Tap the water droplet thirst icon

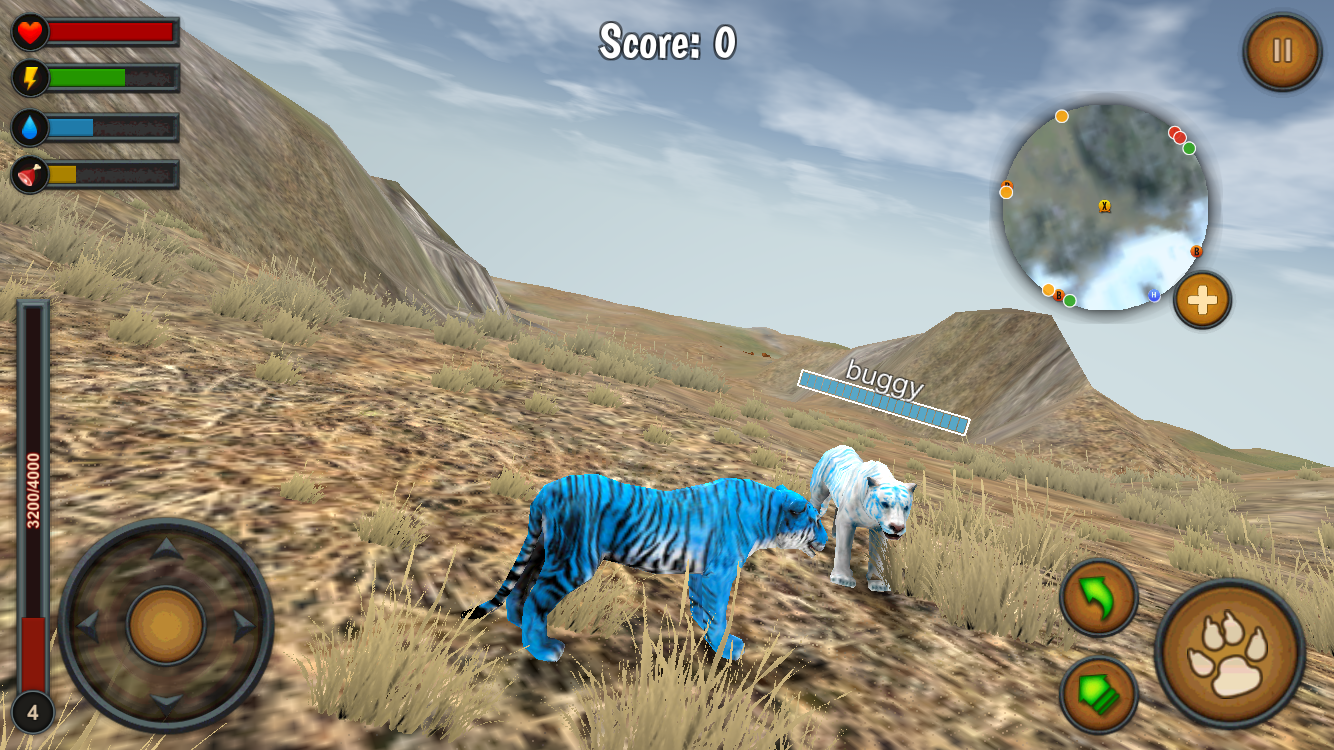pos(28,125)
